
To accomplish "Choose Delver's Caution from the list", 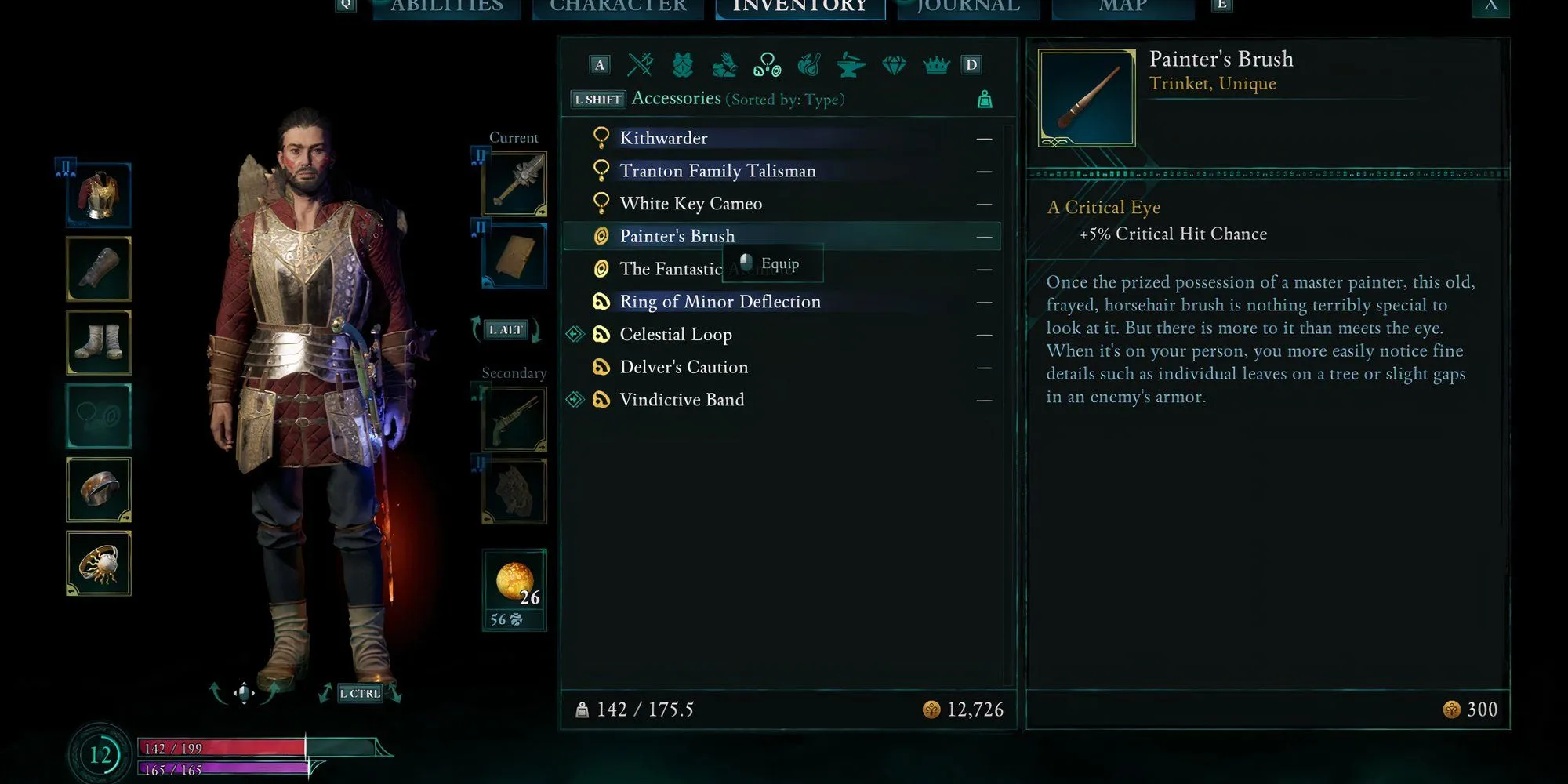I will 684,367.
